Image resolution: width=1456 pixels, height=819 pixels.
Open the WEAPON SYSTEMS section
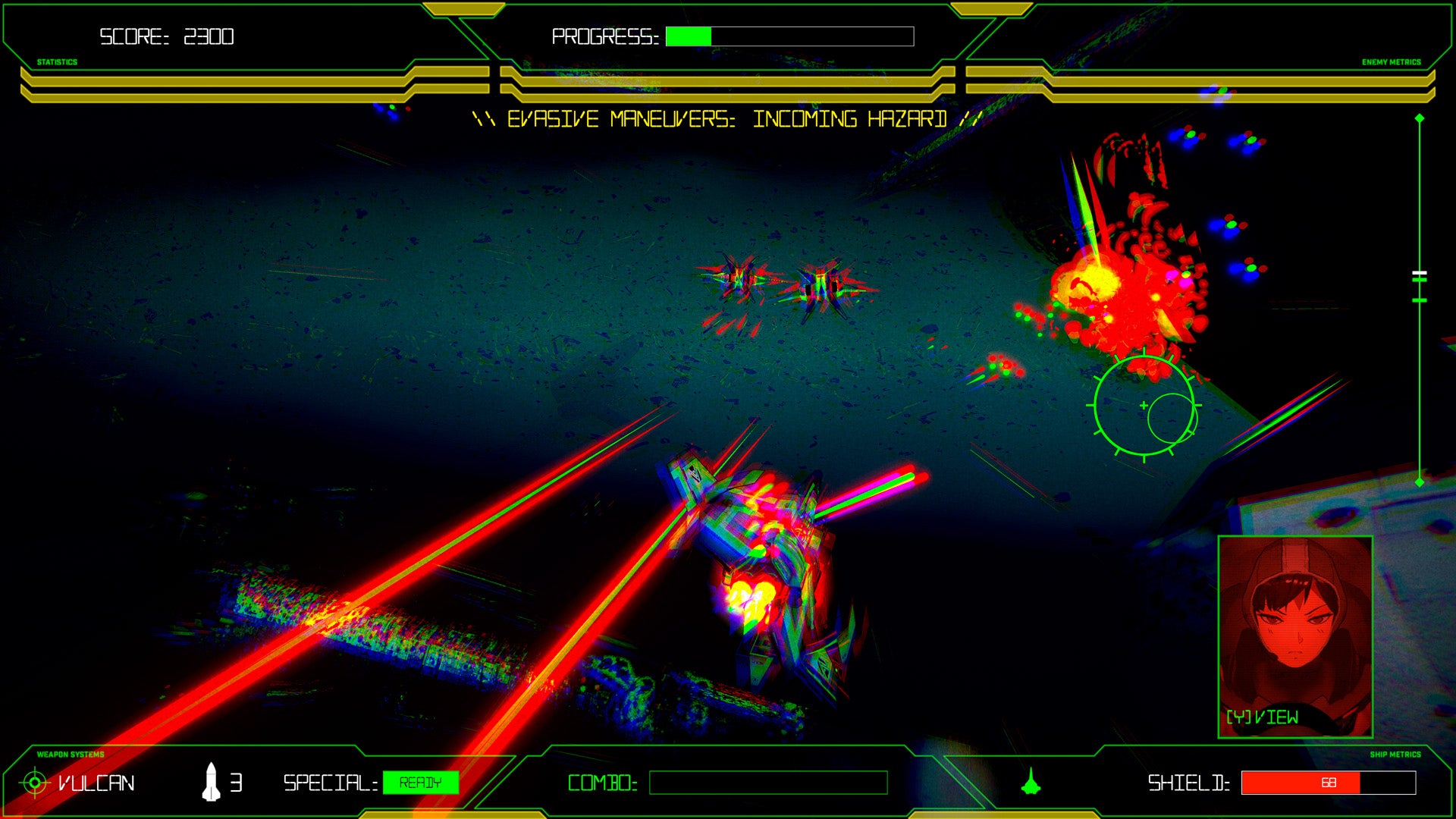click(x=70, y=755)
